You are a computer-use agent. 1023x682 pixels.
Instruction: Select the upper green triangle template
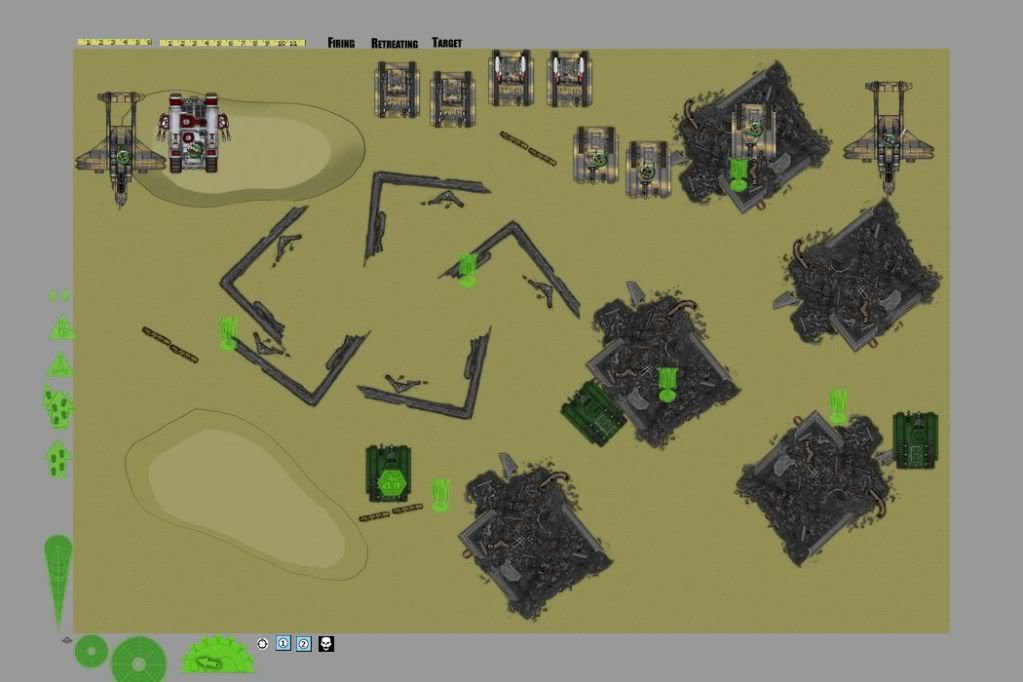62,327
